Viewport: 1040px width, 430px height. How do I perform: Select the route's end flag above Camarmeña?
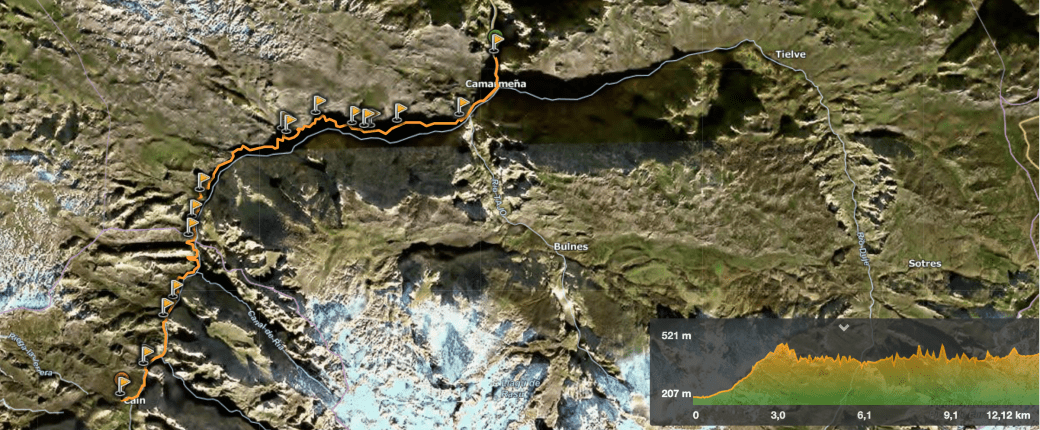[498, 41]
